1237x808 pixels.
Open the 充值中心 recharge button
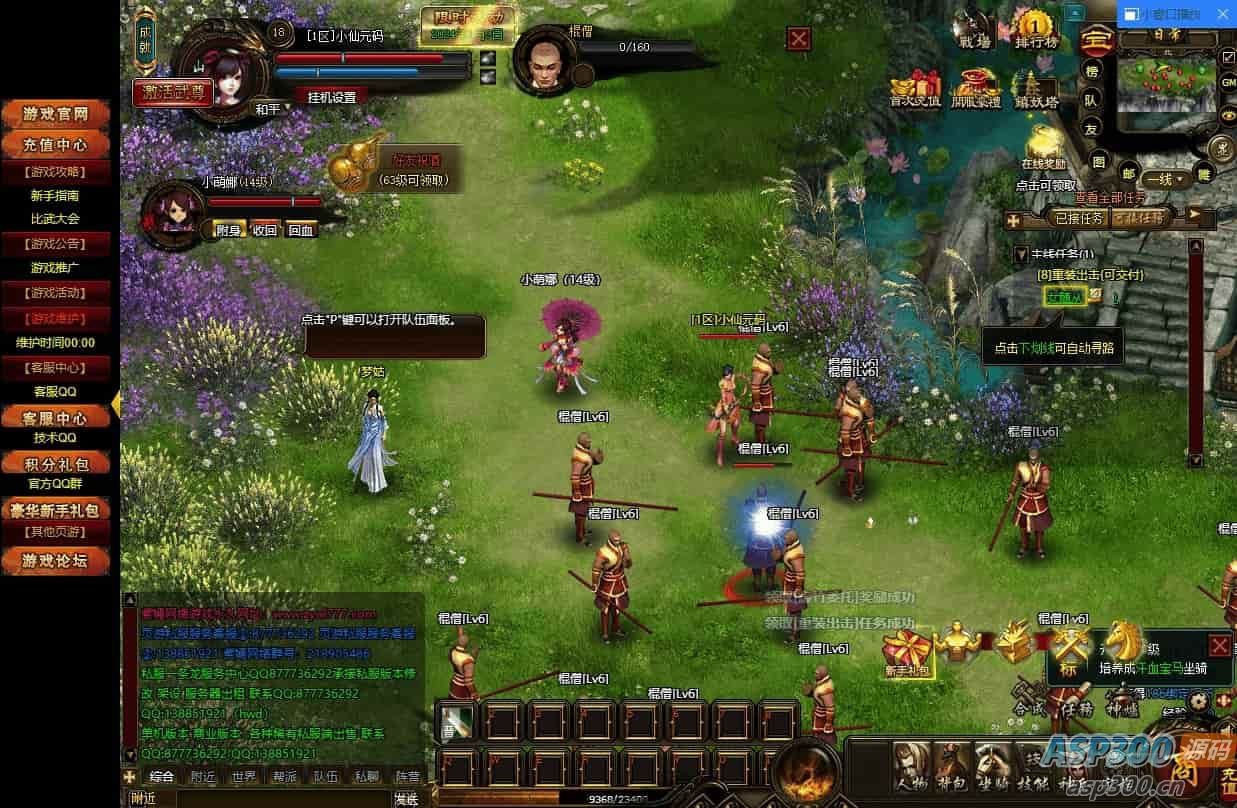coord(56,145)
